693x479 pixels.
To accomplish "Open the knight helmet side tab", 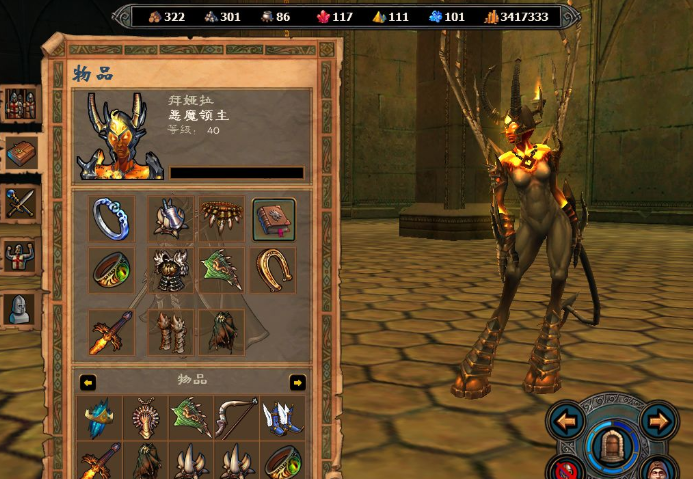I will point(21,309).
